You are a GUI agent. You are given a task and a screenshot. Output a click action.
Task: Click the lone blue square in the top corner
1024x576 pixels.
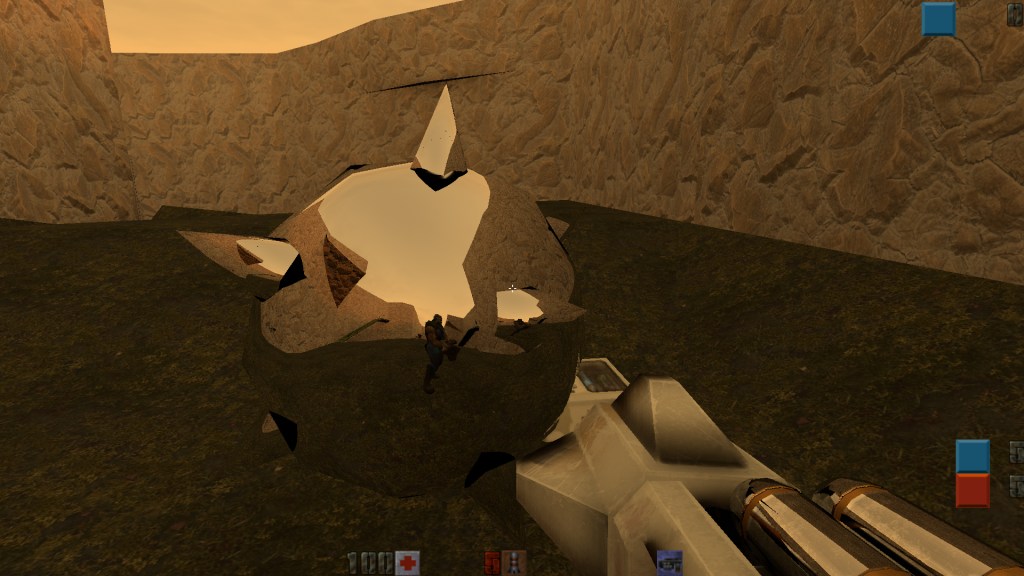(x=938, y=19)
